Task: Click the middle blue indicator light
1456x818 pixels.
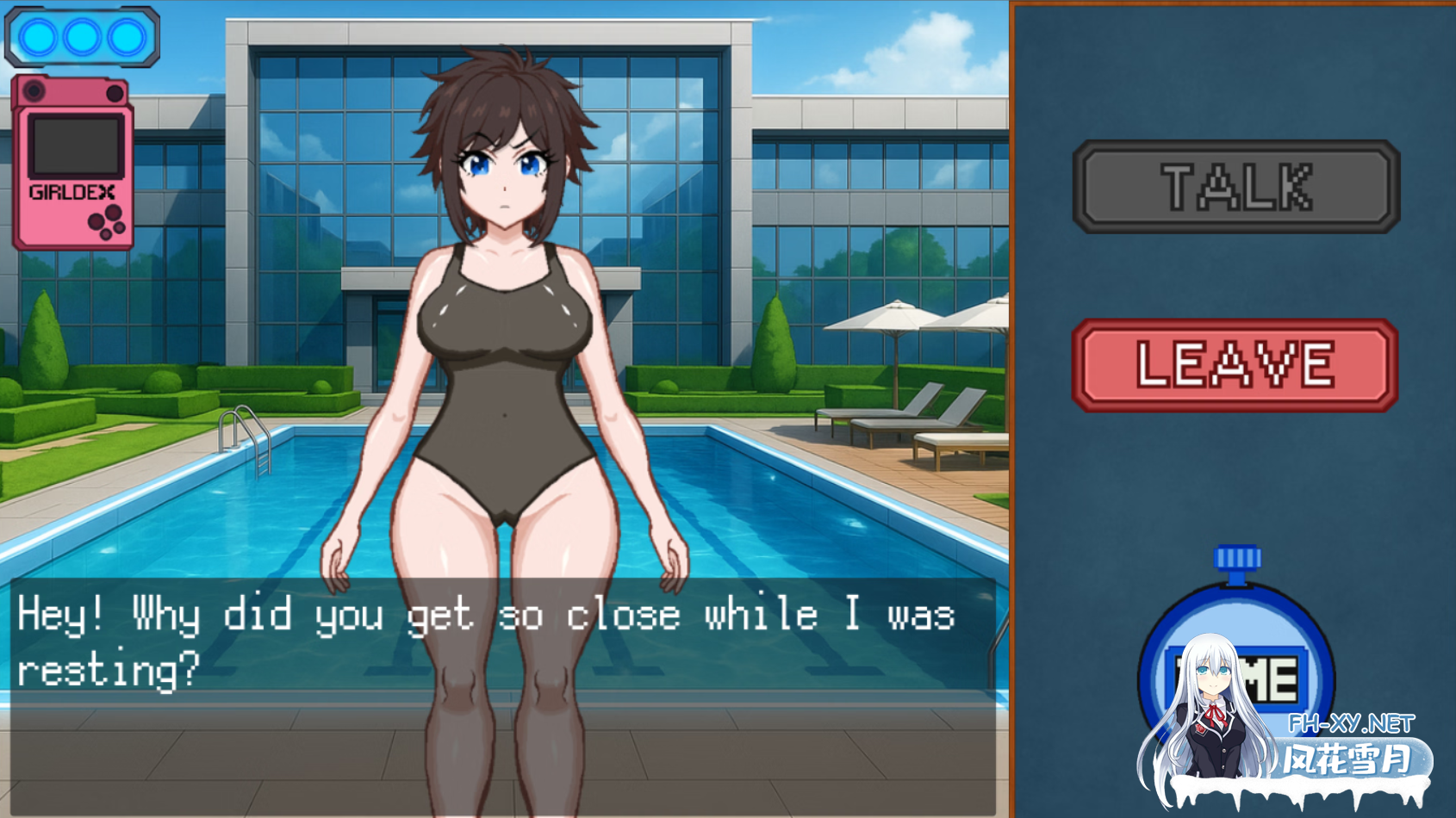Action: tap(81, 37)
